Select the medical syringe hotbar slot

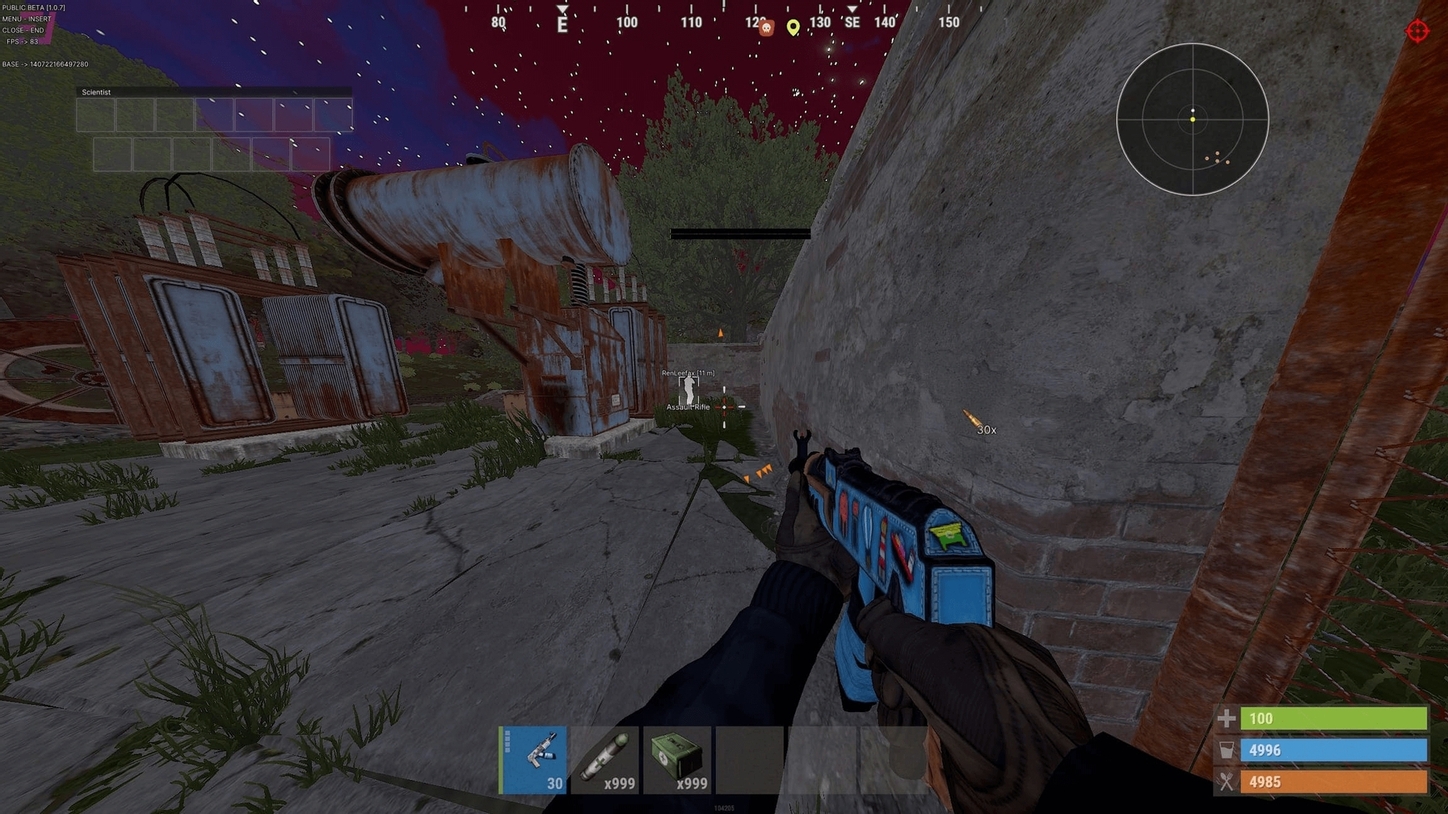(x=605, y=760)
